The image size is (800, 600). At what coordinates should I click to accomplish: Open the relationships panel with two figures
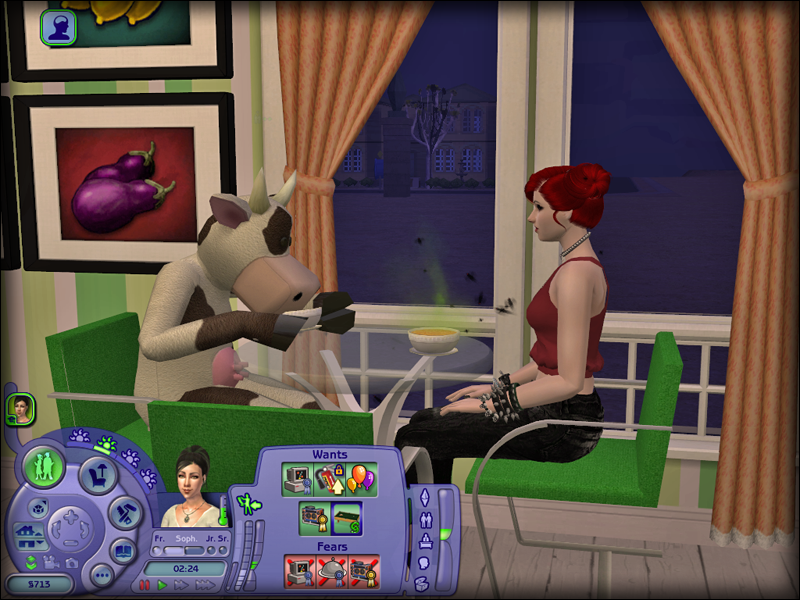(x=424, y=520)
